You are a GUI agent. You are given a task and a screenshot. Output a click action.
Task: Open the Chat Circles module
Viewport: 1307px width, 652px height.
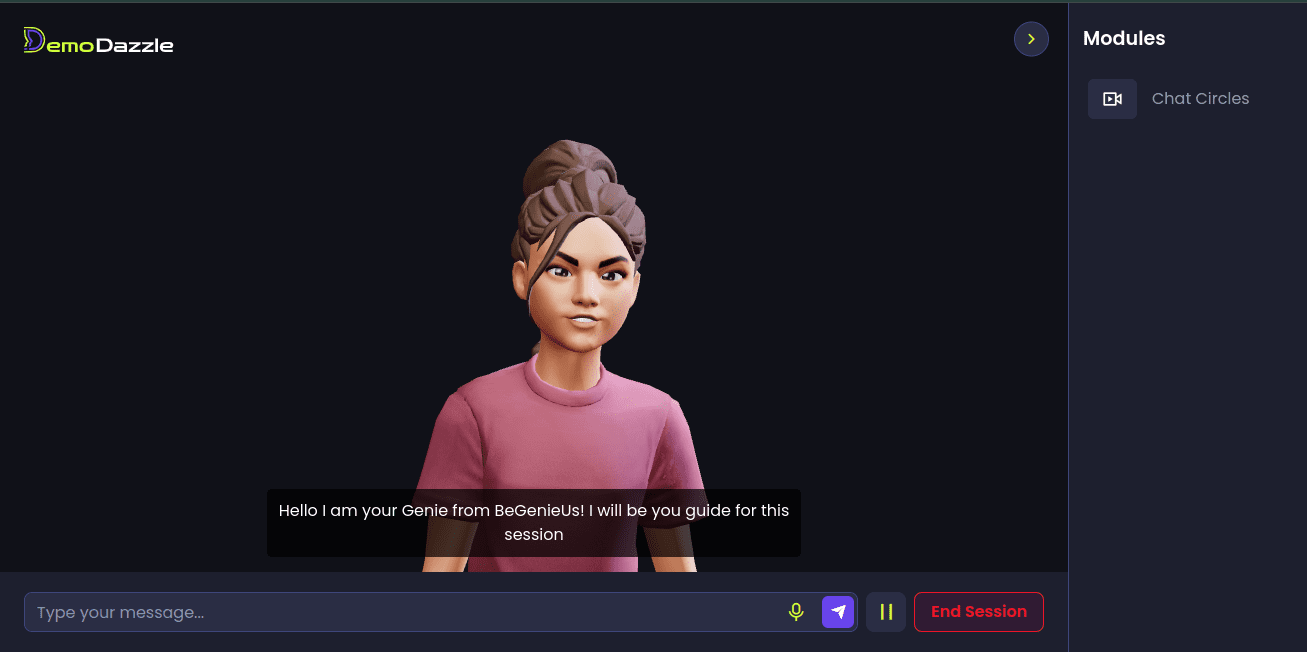(x=1199, y=99)
